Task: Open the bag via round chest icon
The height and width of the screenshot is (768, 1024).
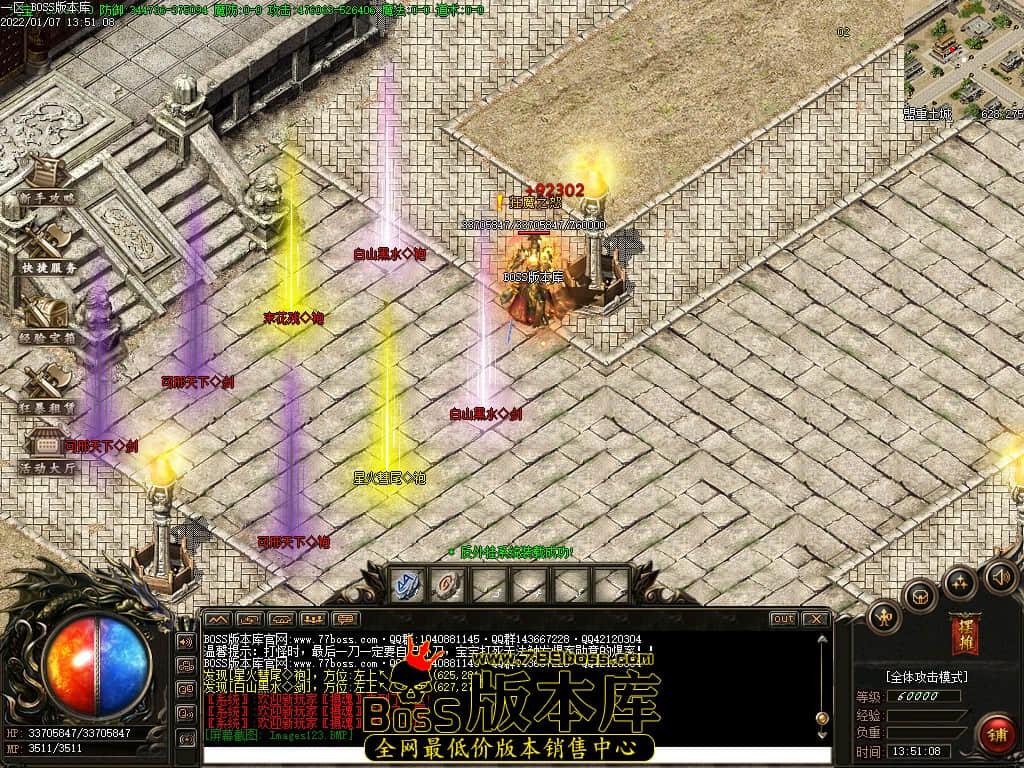Action: [x=919, y=596]
